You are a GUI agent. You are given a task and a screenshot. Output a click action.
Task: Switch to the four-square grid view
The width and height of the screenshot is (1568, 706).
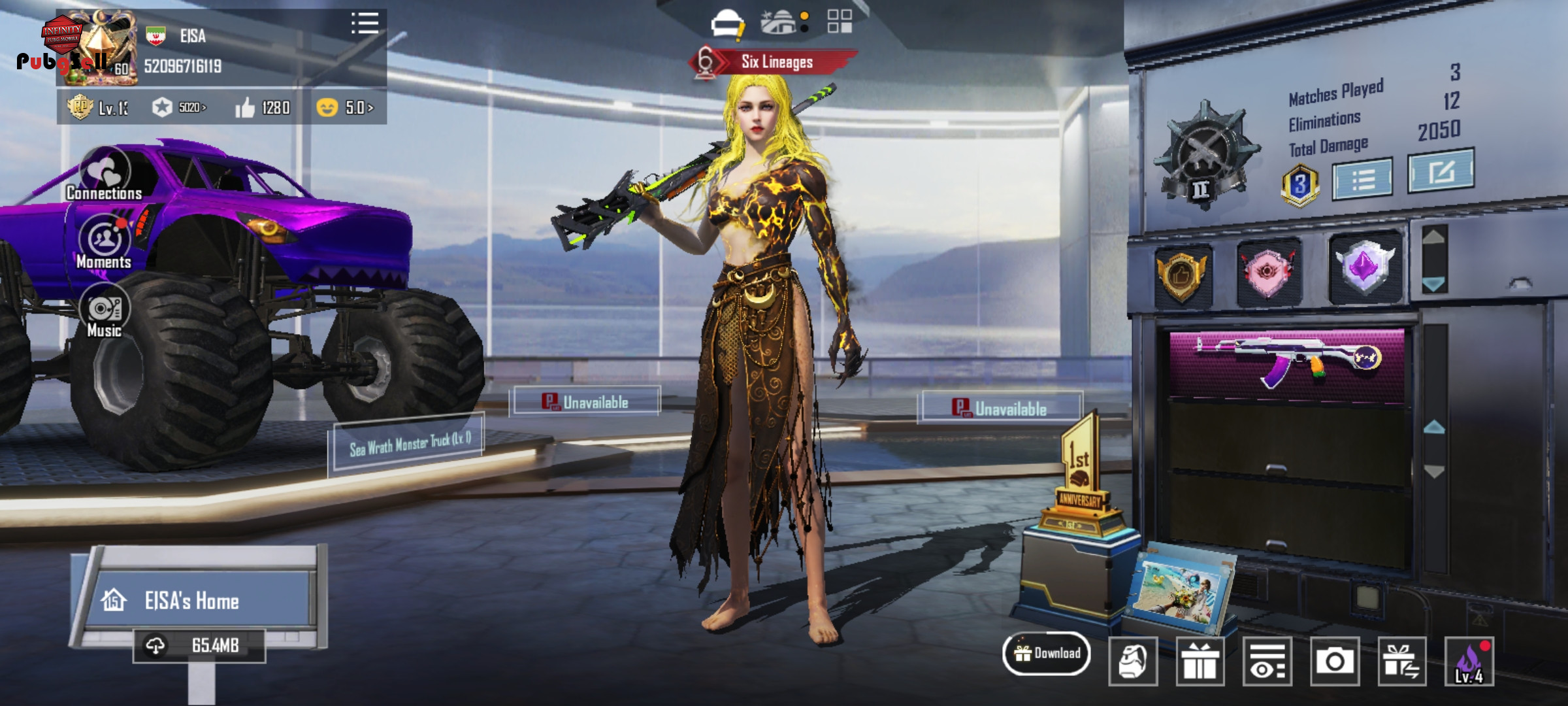[x=840, y=22]
